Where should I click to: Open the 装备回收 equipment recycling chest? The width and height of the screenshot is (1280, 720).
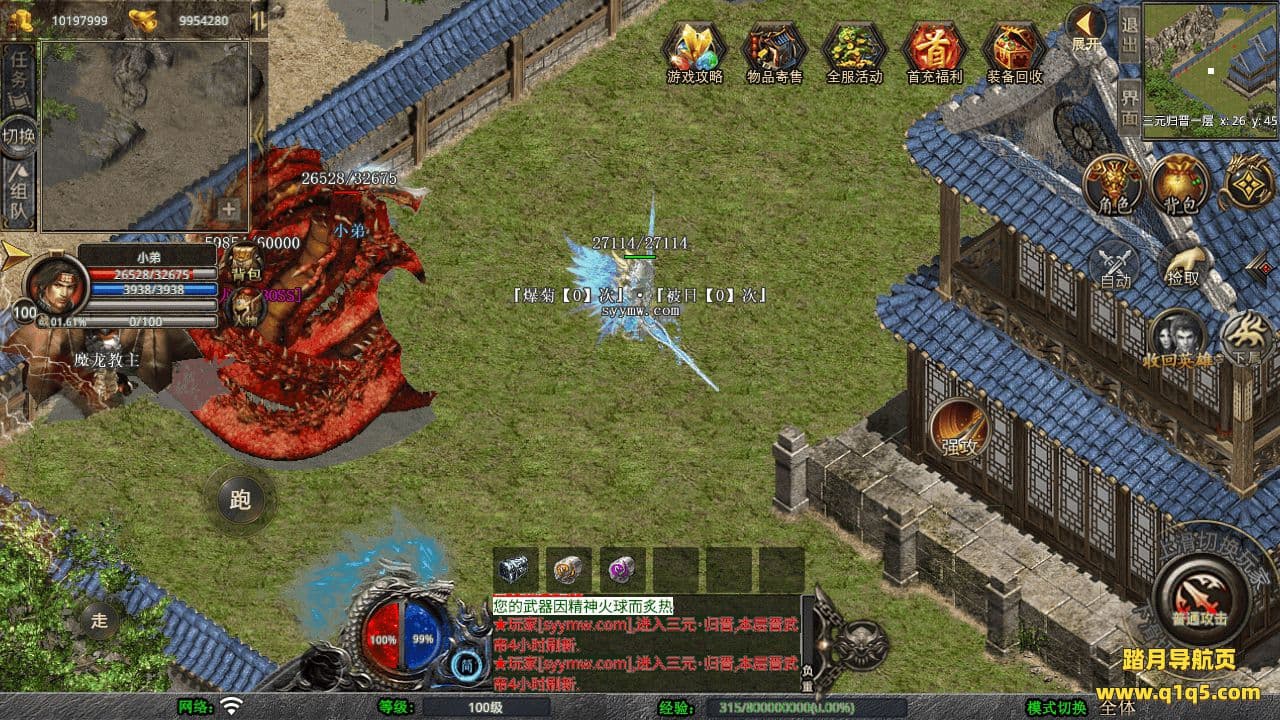(1014, 51)
